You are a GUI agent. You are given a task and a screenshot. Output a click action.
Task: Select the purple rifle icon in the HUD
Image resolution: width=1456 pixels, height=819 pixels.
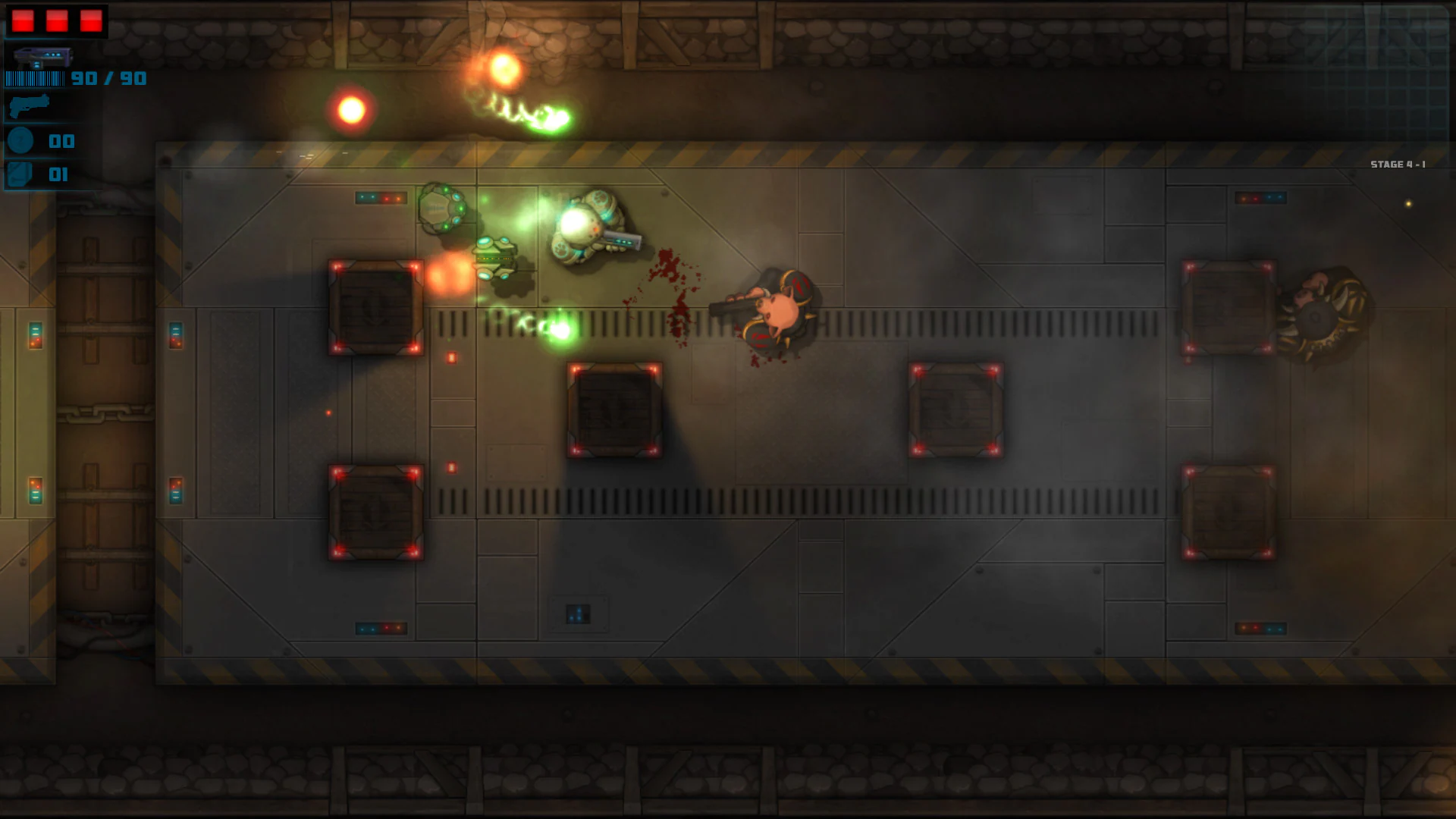pos(42,57)
